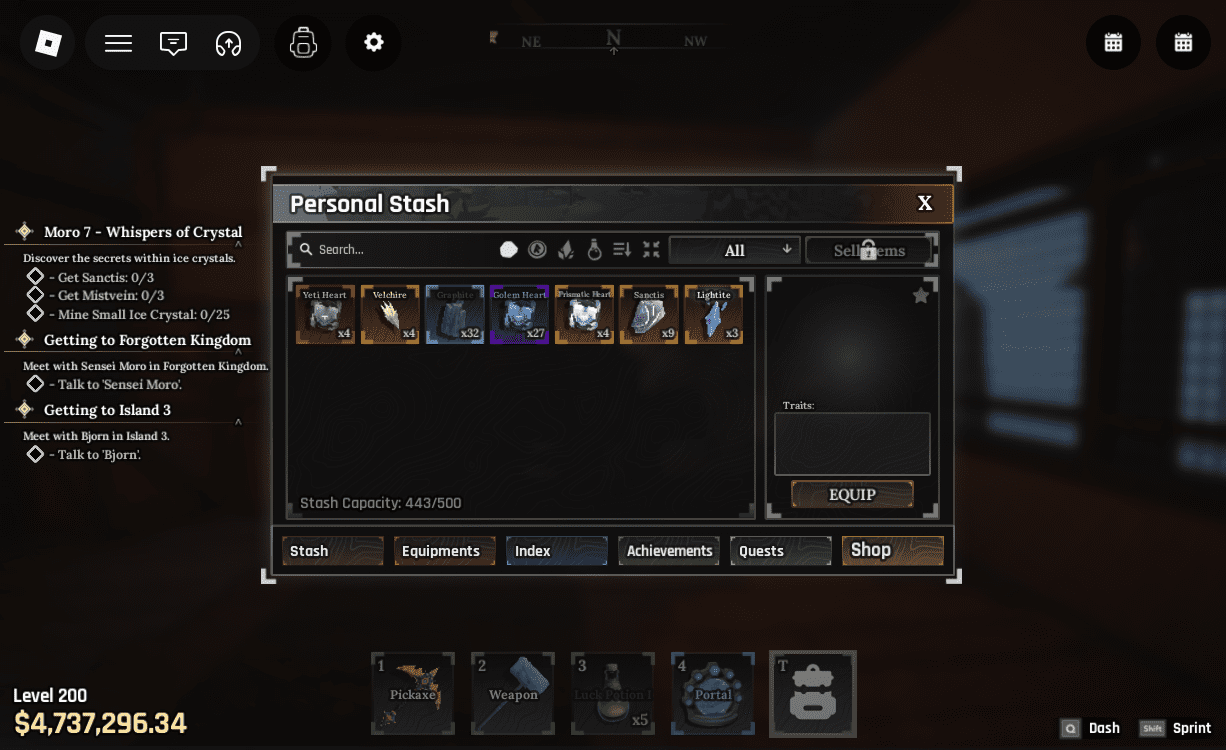Select the Velchire item slot
The height and width of the screenshot is (750, 1226).
point(390,315)
